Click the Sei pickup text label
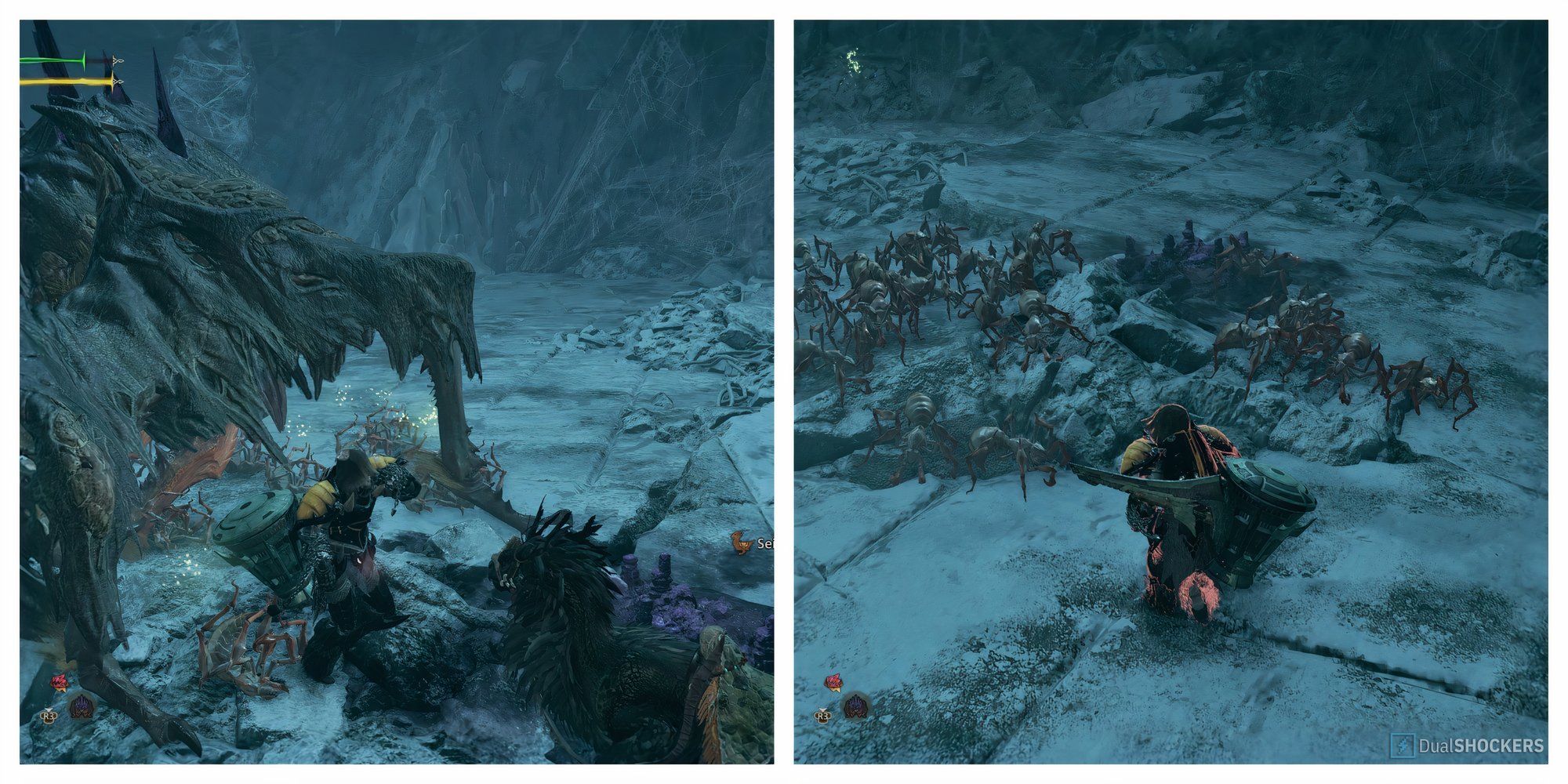This screenshot has height=784, width=1568. pyautogui.click(x=764, y=544)
